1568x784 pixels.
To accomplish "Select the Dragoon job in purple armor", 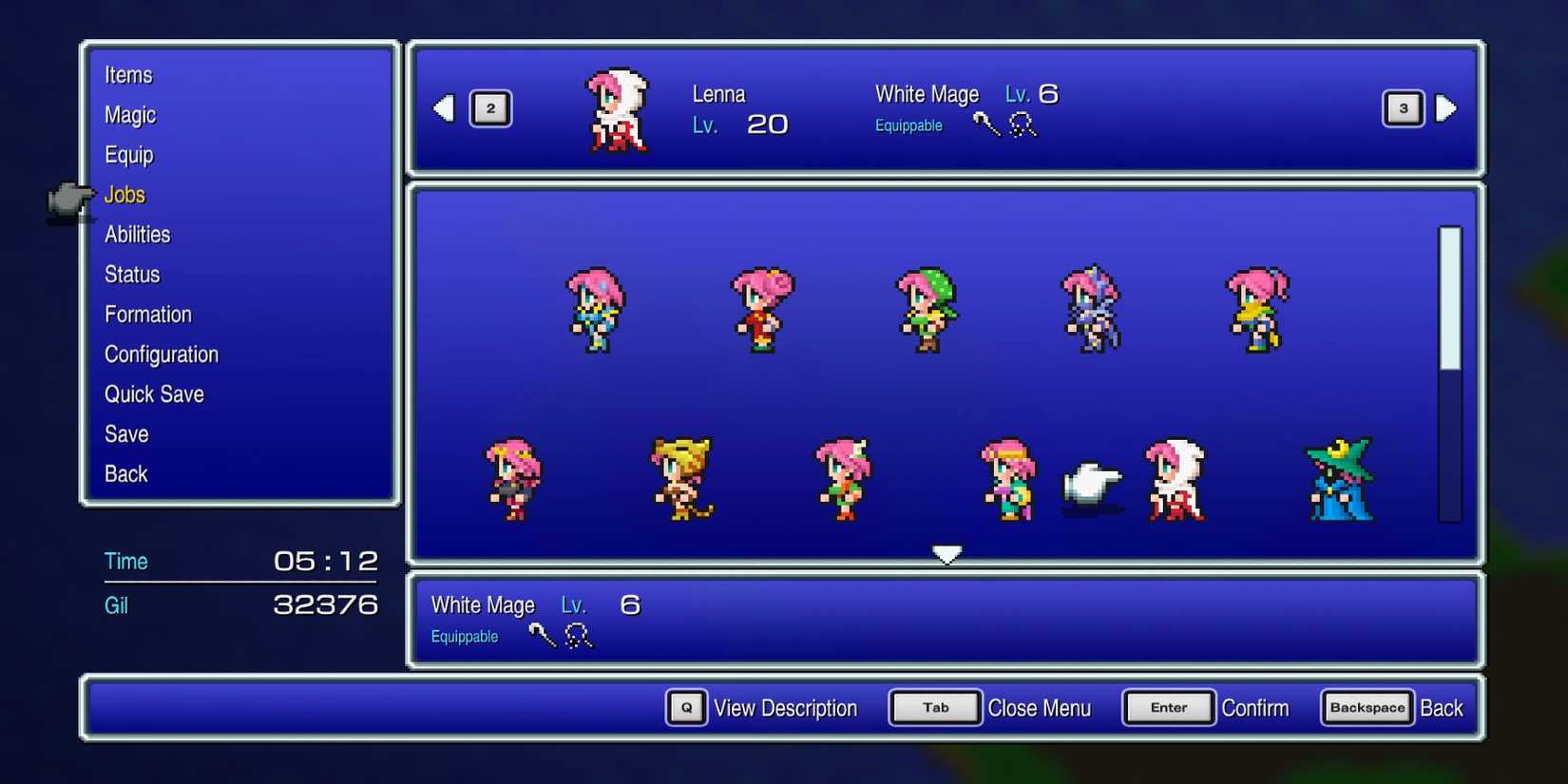I will point(1090,309).
